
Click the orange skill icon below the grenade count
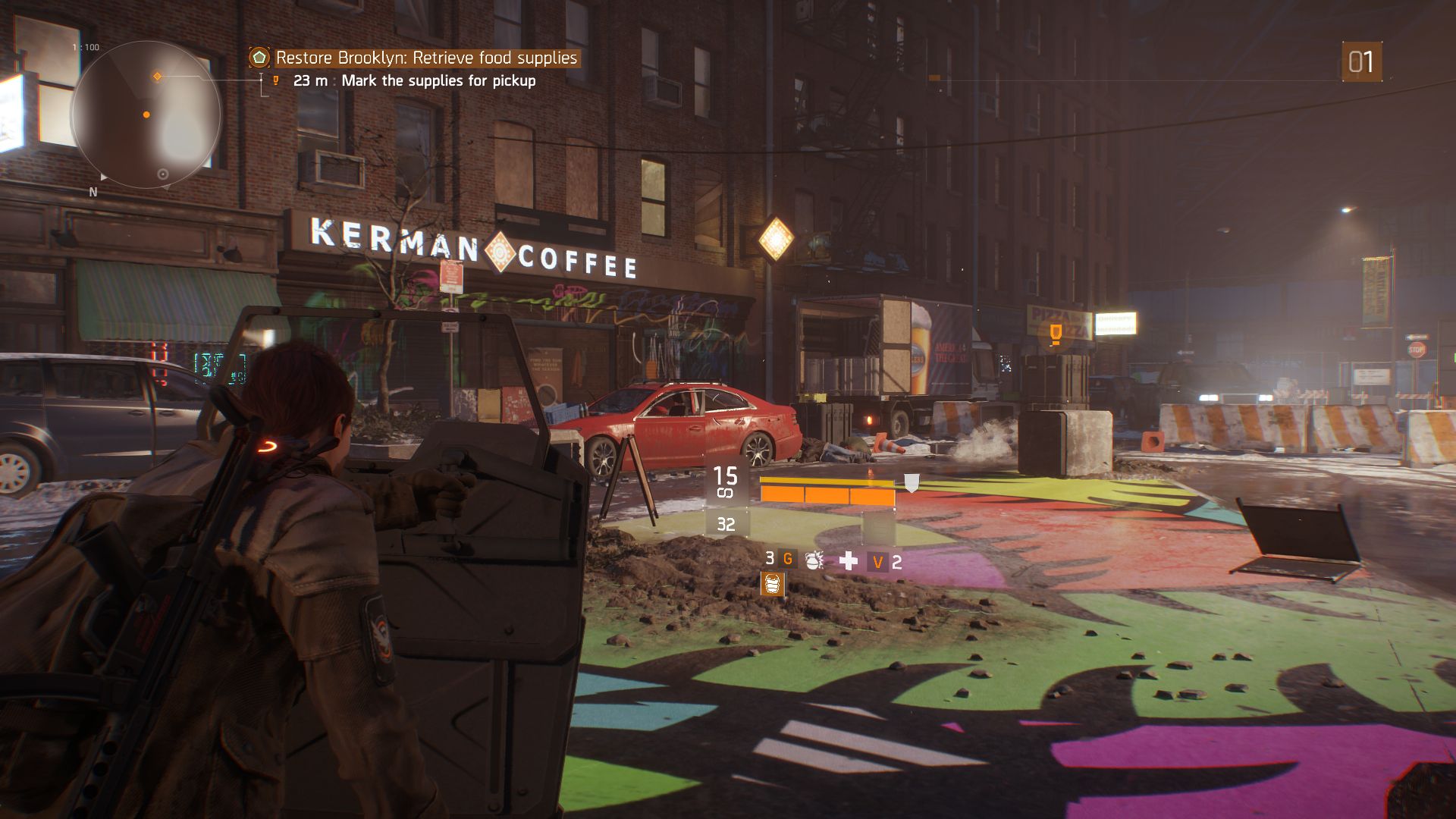coord(772,584)
